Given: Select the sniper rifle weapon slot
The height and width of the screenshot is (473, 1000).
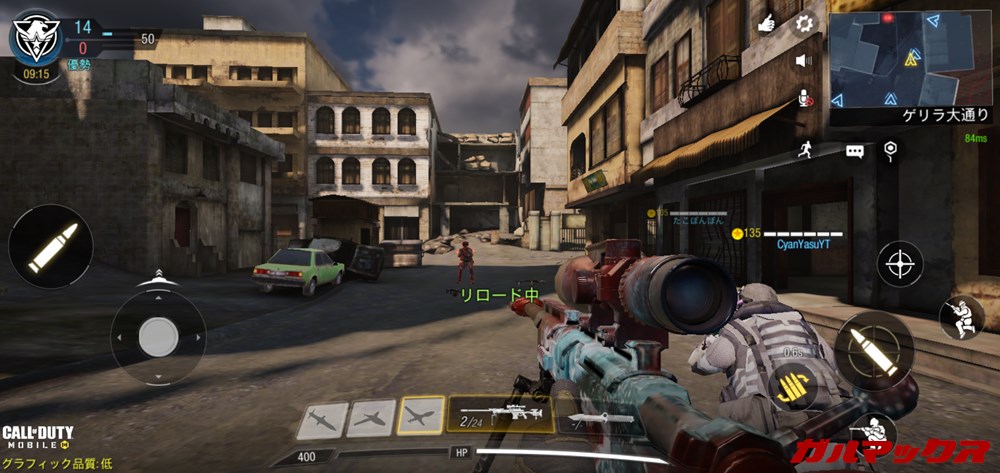Looking at the screenshot, I should [x=500, y=413].
